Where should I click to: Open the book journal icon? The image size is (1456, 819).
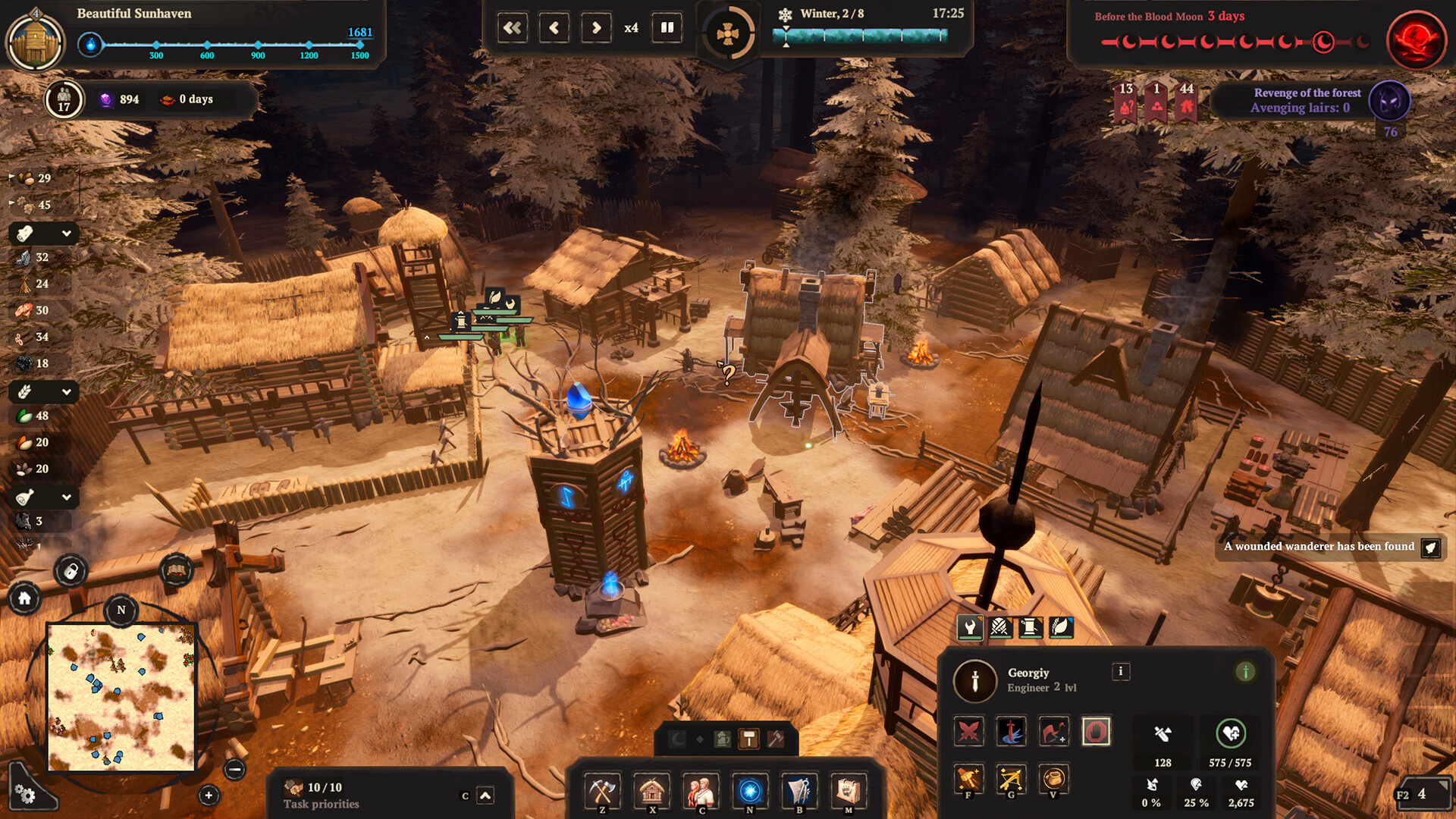[x=176, y=570]
